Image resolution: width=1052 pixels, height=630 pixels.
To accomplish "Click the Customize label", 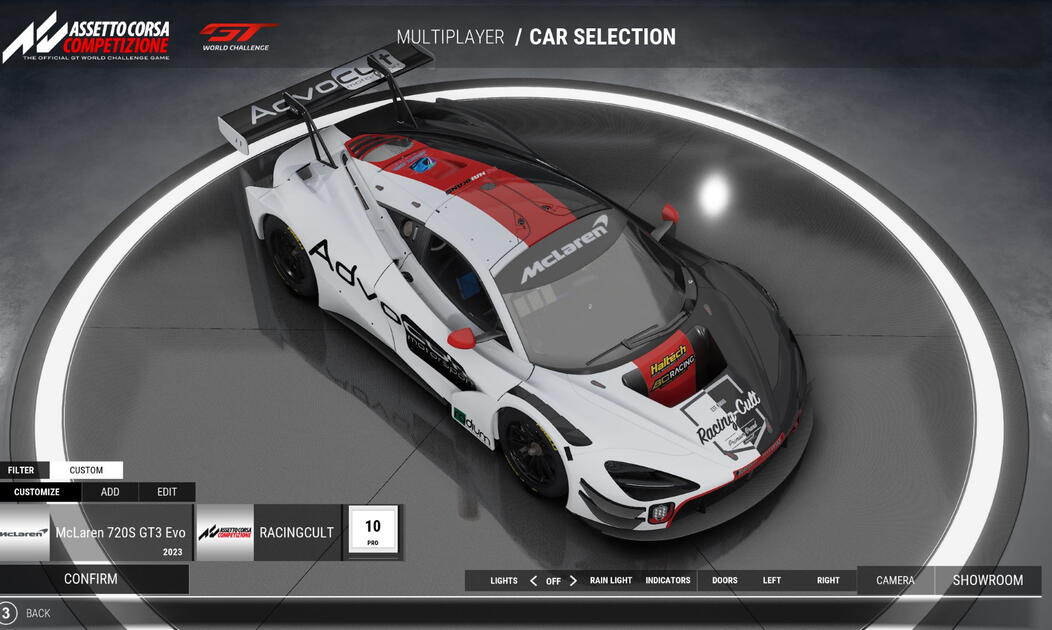I will (37, 492).
